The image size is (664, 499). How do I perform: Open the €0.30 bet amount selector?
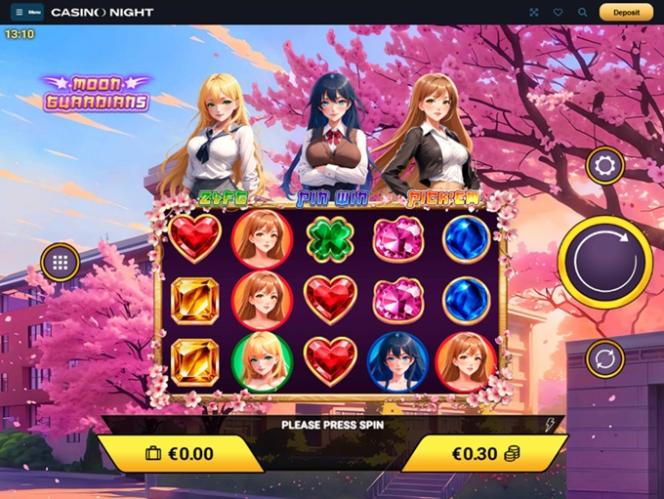pyautogui.click(x=485, y=453)
